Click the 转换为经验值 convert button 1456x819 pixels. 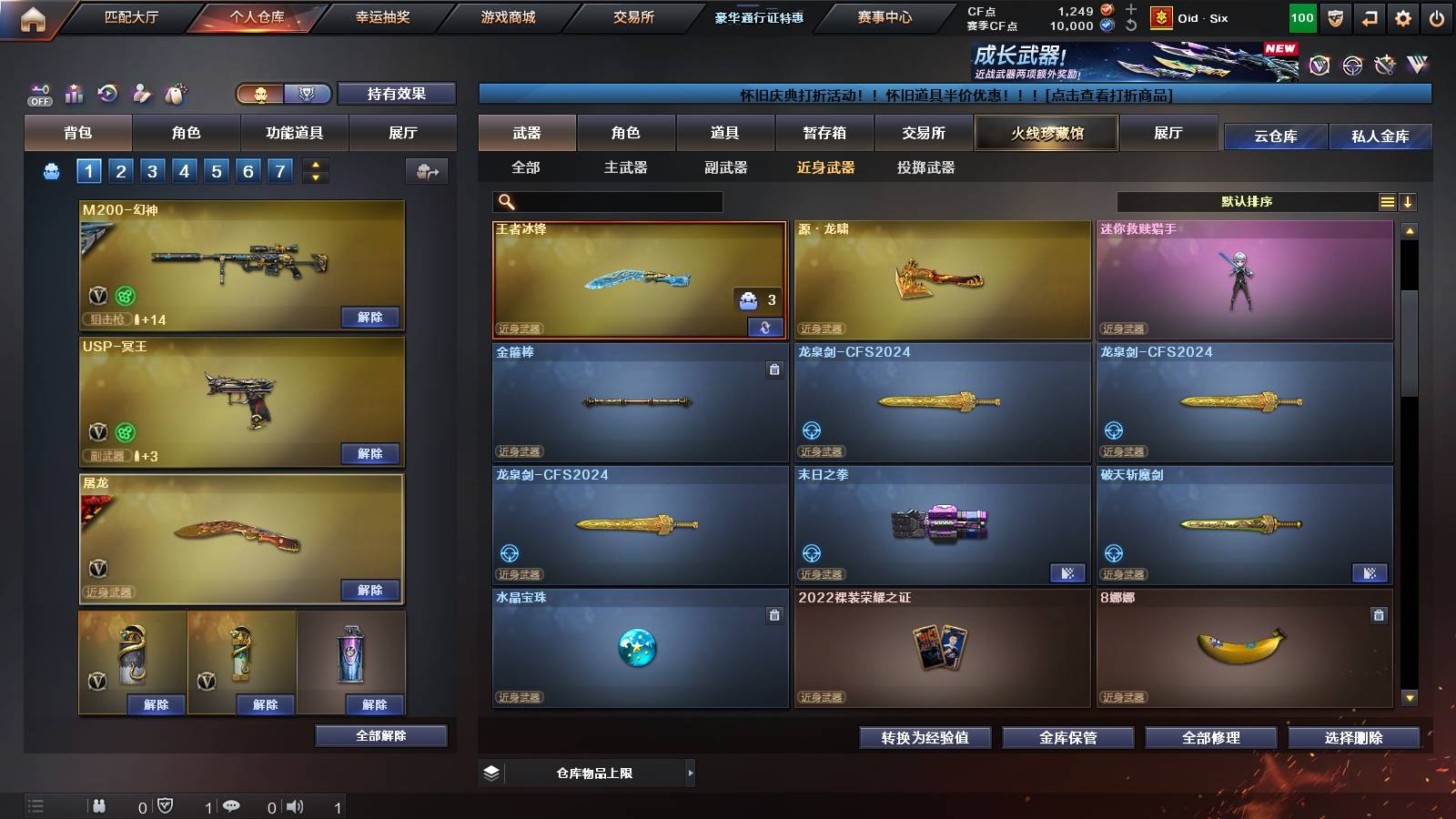pyautogui.click(x=925, y=738)
